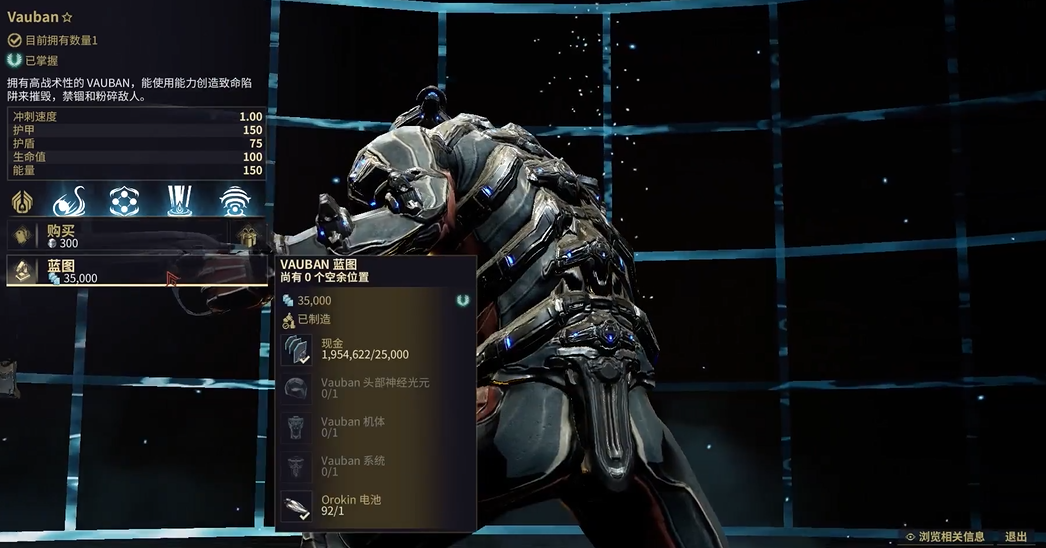Toggle the favorite star next to Vauban
Image resolution: width=1046 pixels, height=548 pixels.
(x=68, y=17)
